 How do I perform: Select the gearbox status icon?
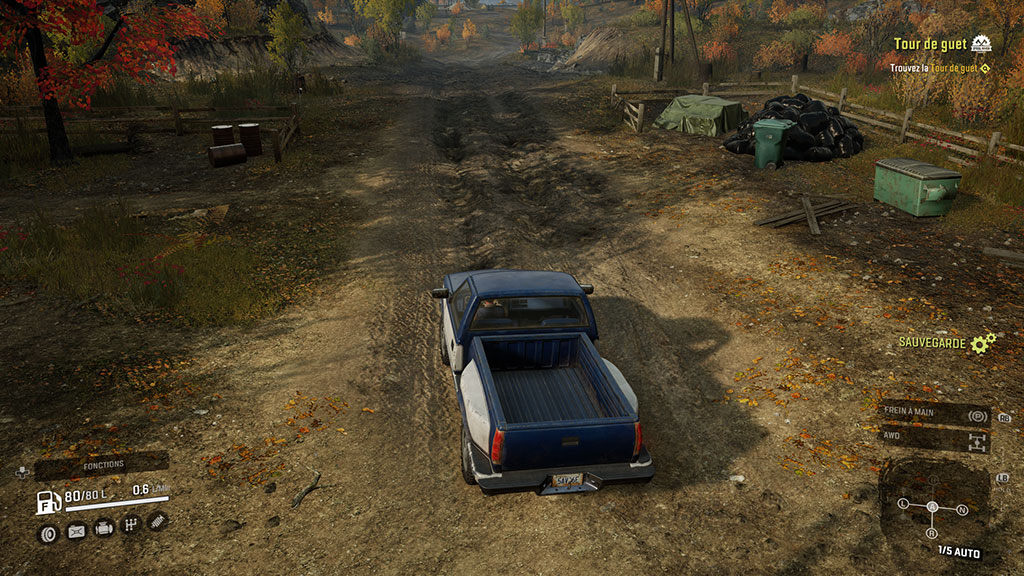pos(130,524)
